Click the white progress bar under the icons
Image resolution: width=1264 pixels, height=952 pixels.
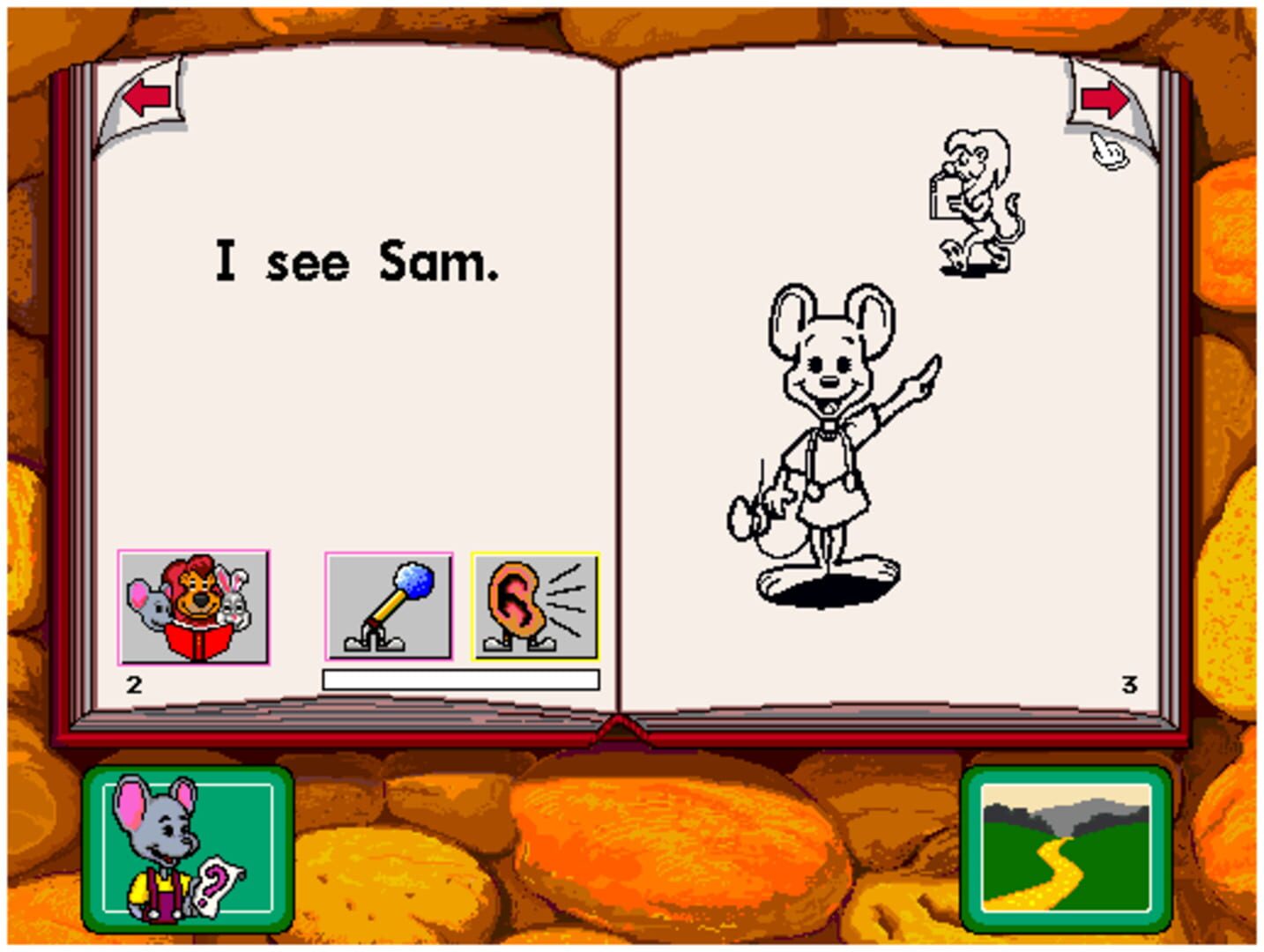pyautogui.click(x=458, y=677)
